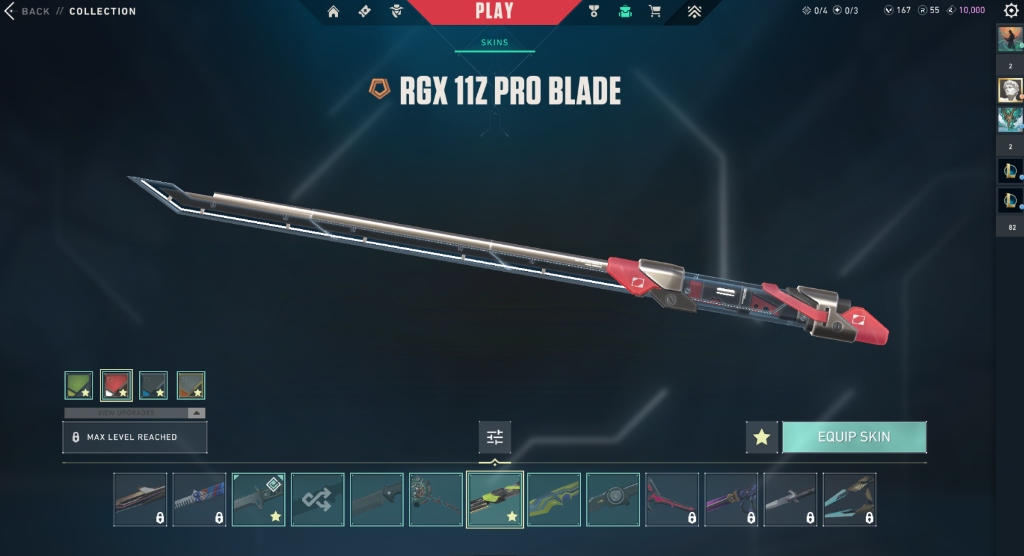Click the Equip Skin button

(854, 437)
